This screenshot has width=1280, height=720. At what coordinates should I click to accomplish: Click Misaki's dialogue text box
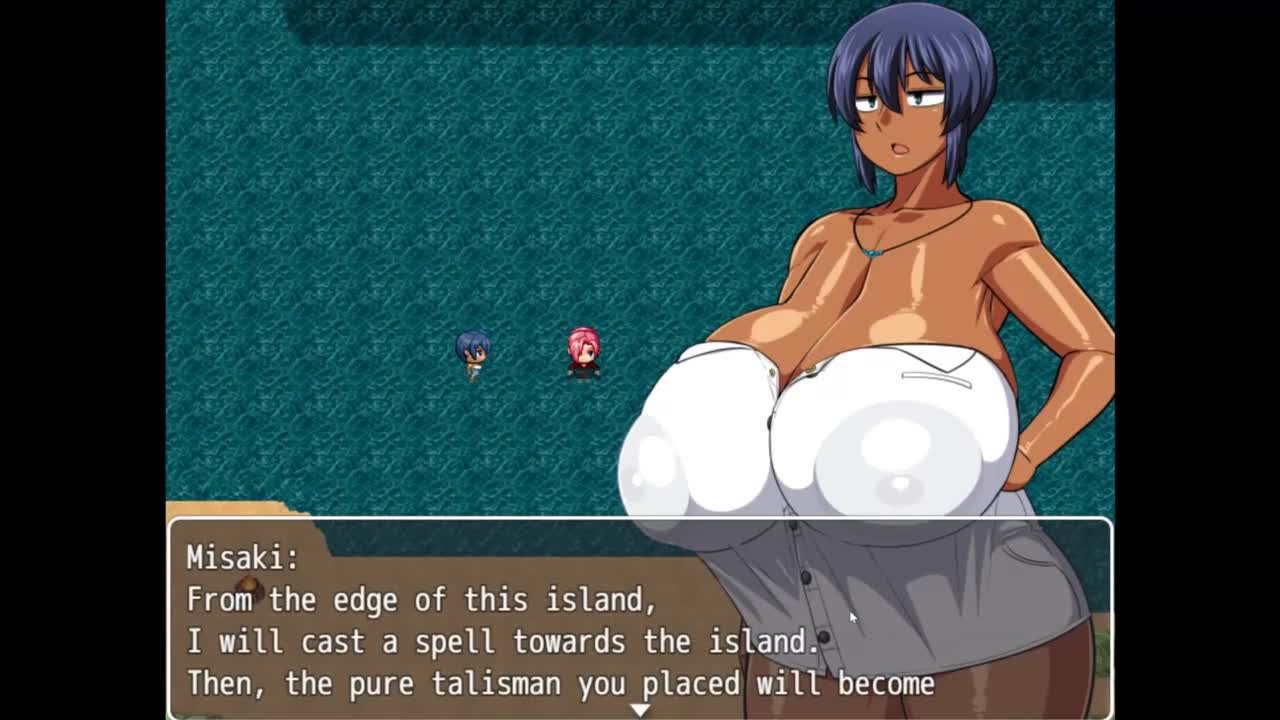click(x=450, y=620)
